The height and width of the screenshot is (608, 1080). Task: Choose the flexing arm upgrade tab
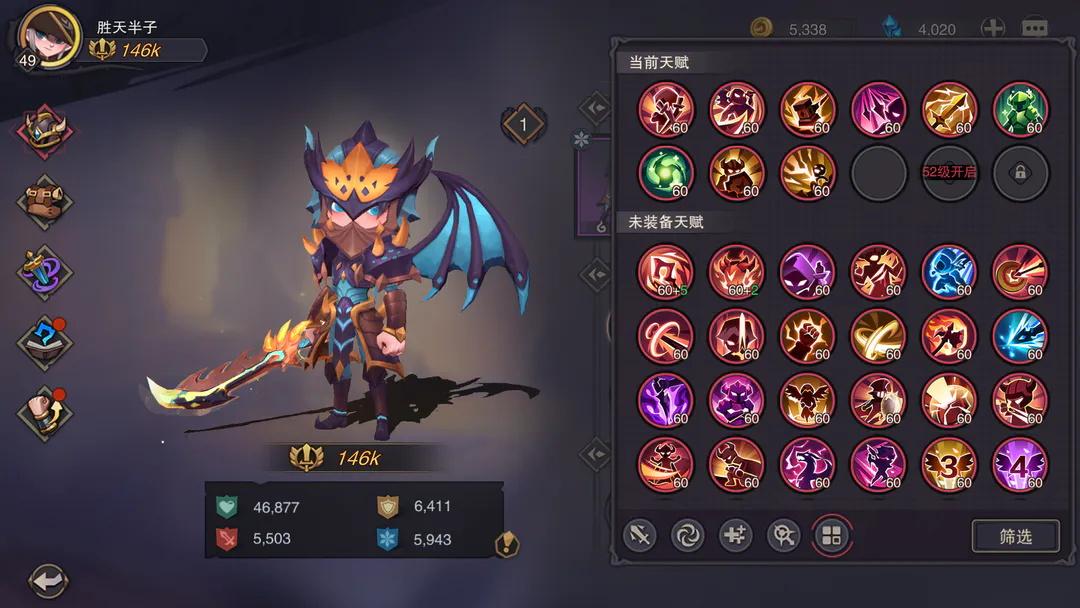coord(44,411)
